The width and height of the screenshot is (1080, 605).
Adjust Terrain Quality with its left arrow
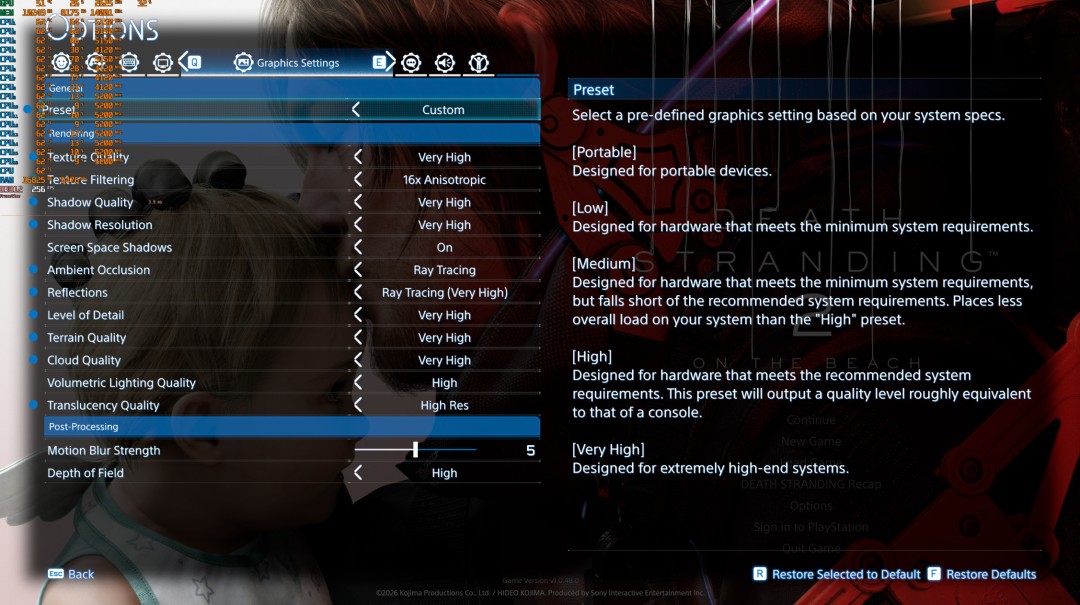(x=357, y=337)
